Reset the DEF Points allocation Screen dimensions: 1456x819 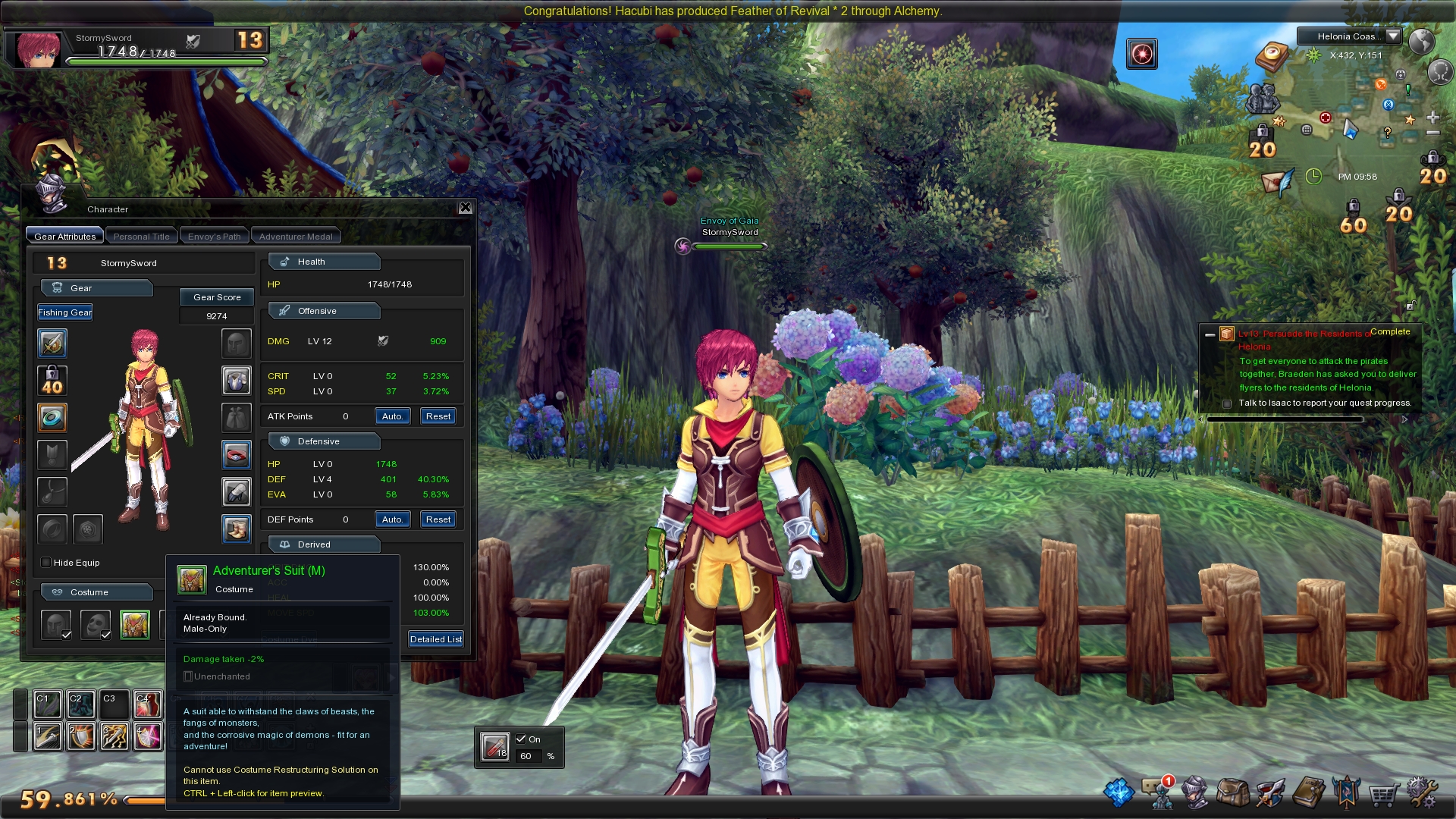[x=438, y=519]
